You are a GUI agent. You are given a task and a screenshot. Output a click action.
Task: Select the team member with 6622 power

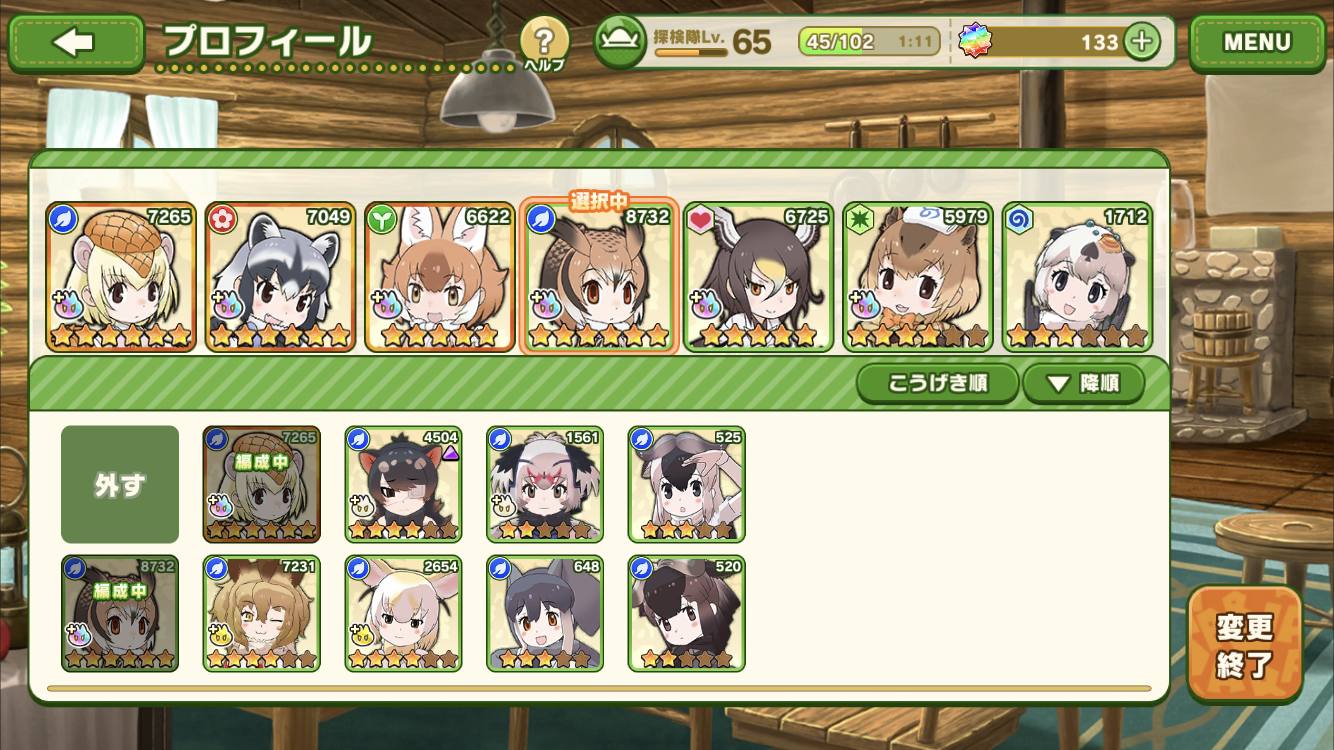pyautogui.click(x=440, y=277)
